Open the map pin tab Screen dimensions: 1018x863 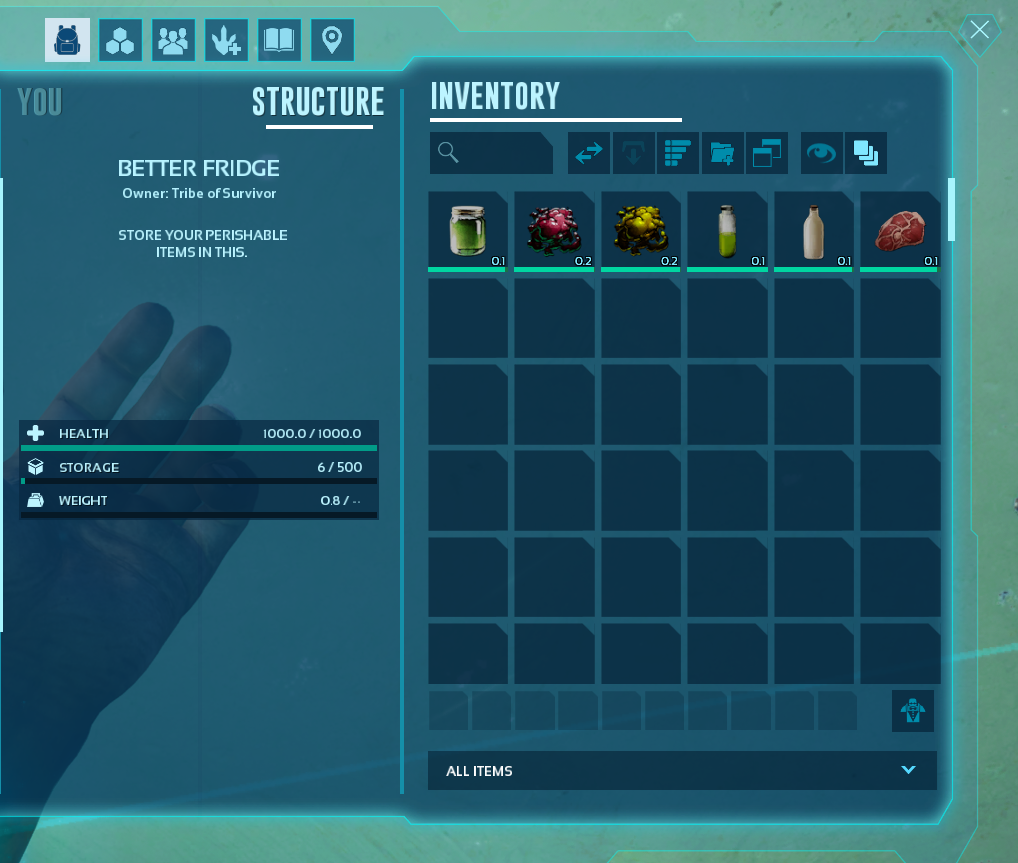[332, 40]
